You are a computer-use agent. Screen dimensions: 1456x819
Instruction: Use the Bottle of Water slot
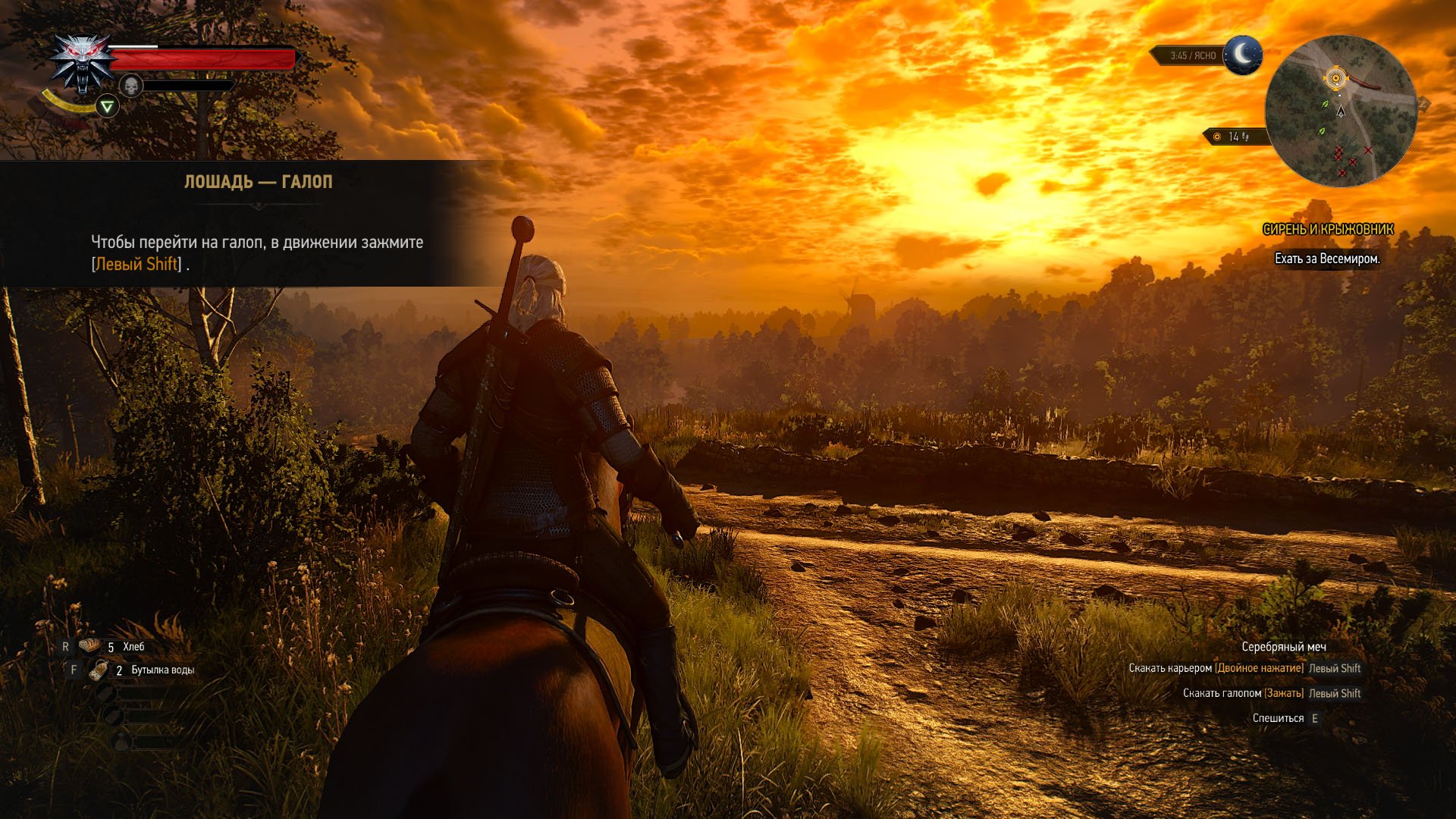(x=99, y=670)
